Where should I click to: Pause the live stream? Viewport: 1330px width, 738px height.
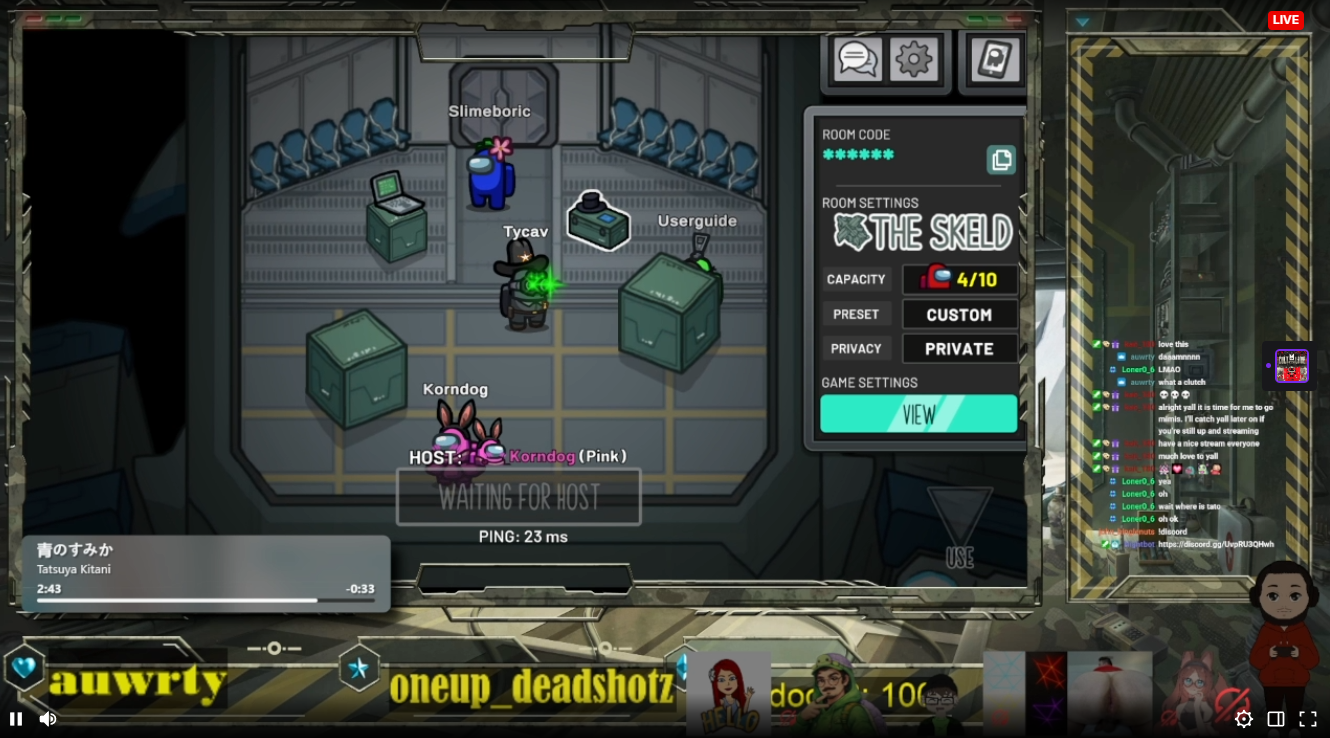(x=16, y=719)
